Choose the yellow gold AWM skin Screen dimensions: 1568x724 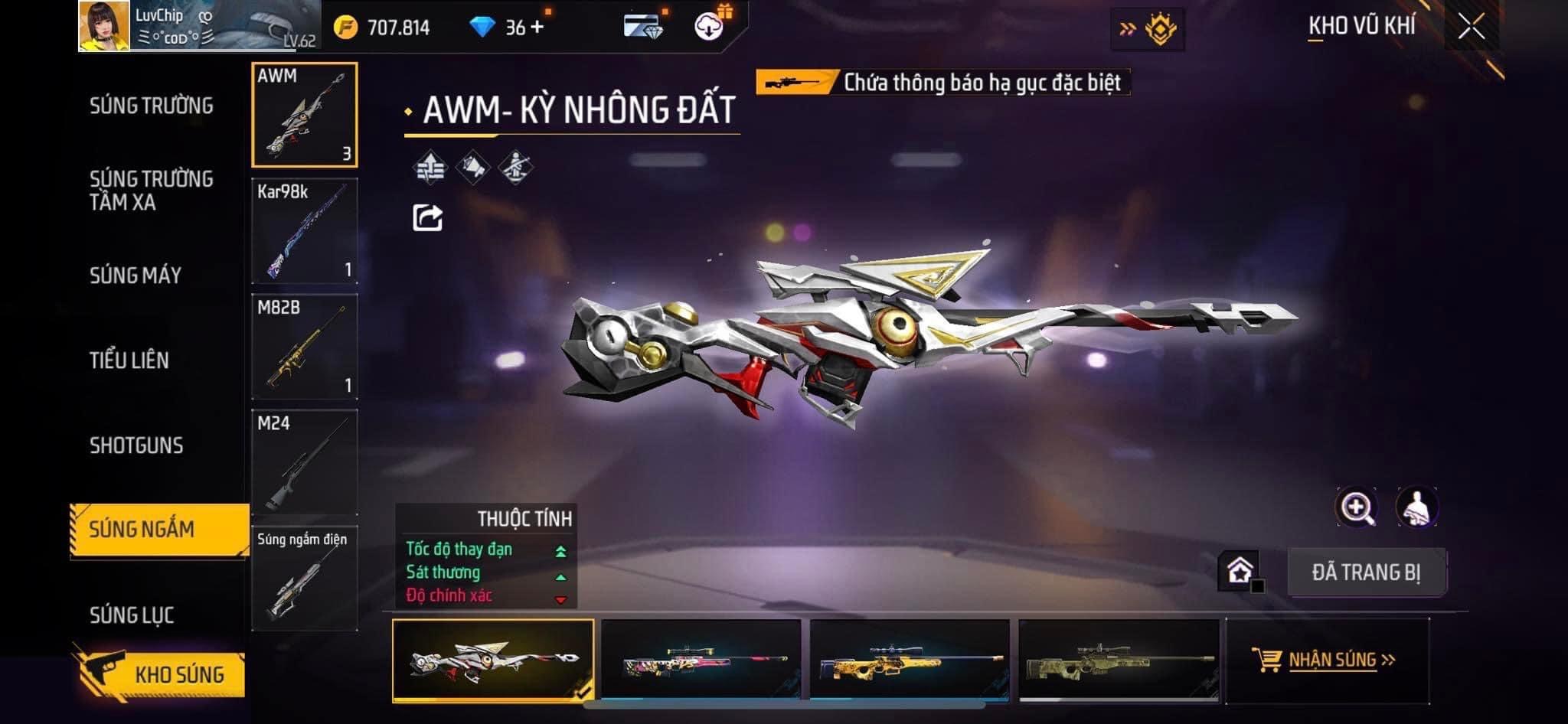click(910, 660)
